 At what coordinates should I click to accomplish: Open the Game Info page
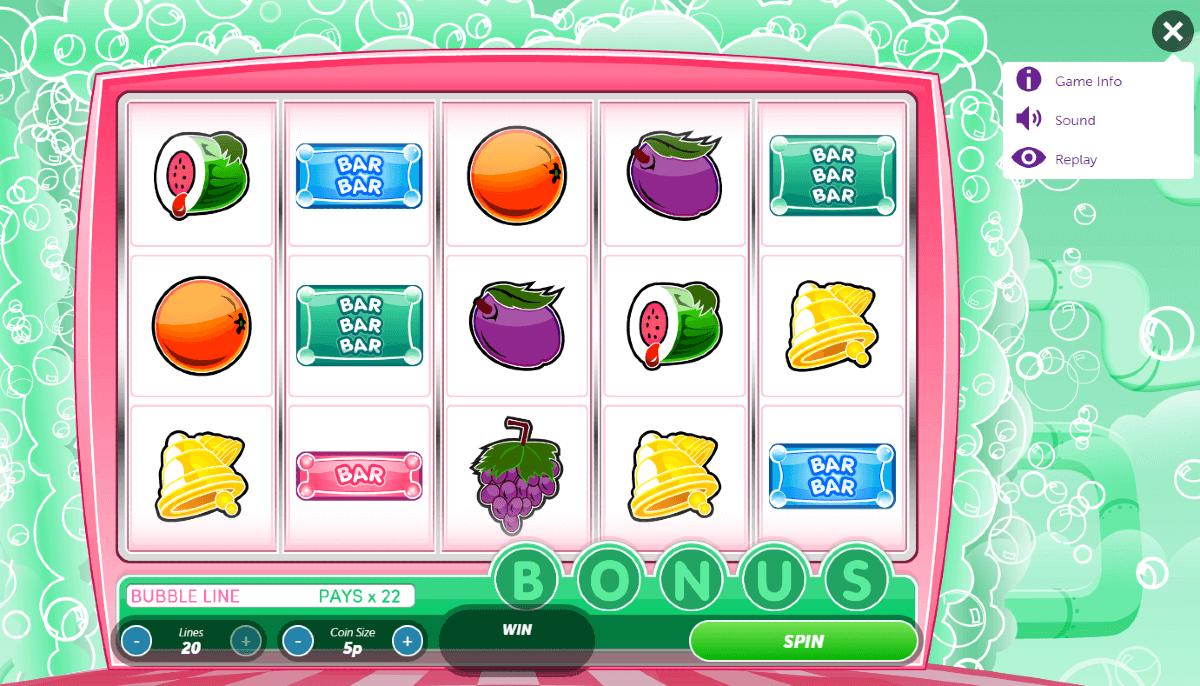click(1087, 81)
